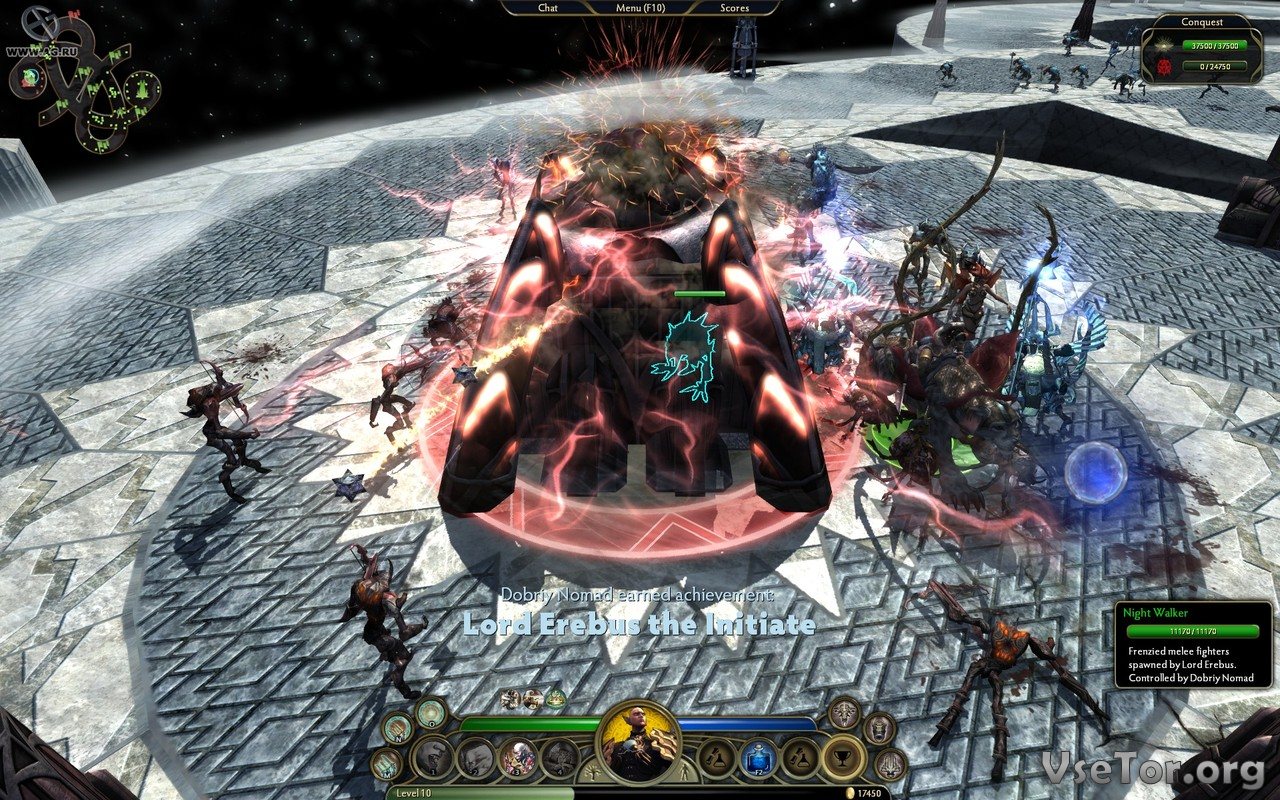
Task: Click the trophy item slot
Action: click(843, 758)
